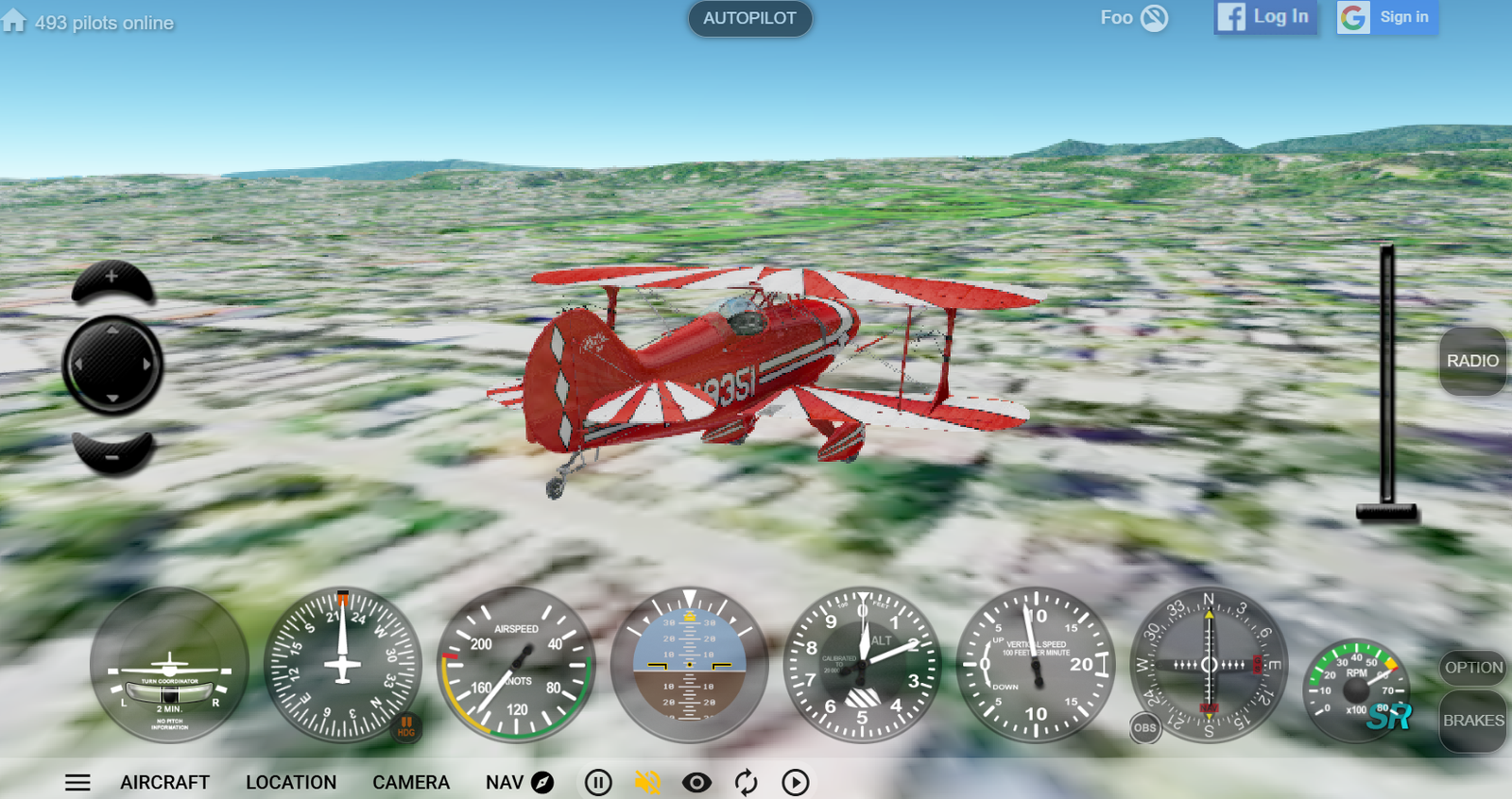The image size is (1512, 799).
Task: Pause the flight simulation
Action: pyautogui.click(x=598, y=782)
